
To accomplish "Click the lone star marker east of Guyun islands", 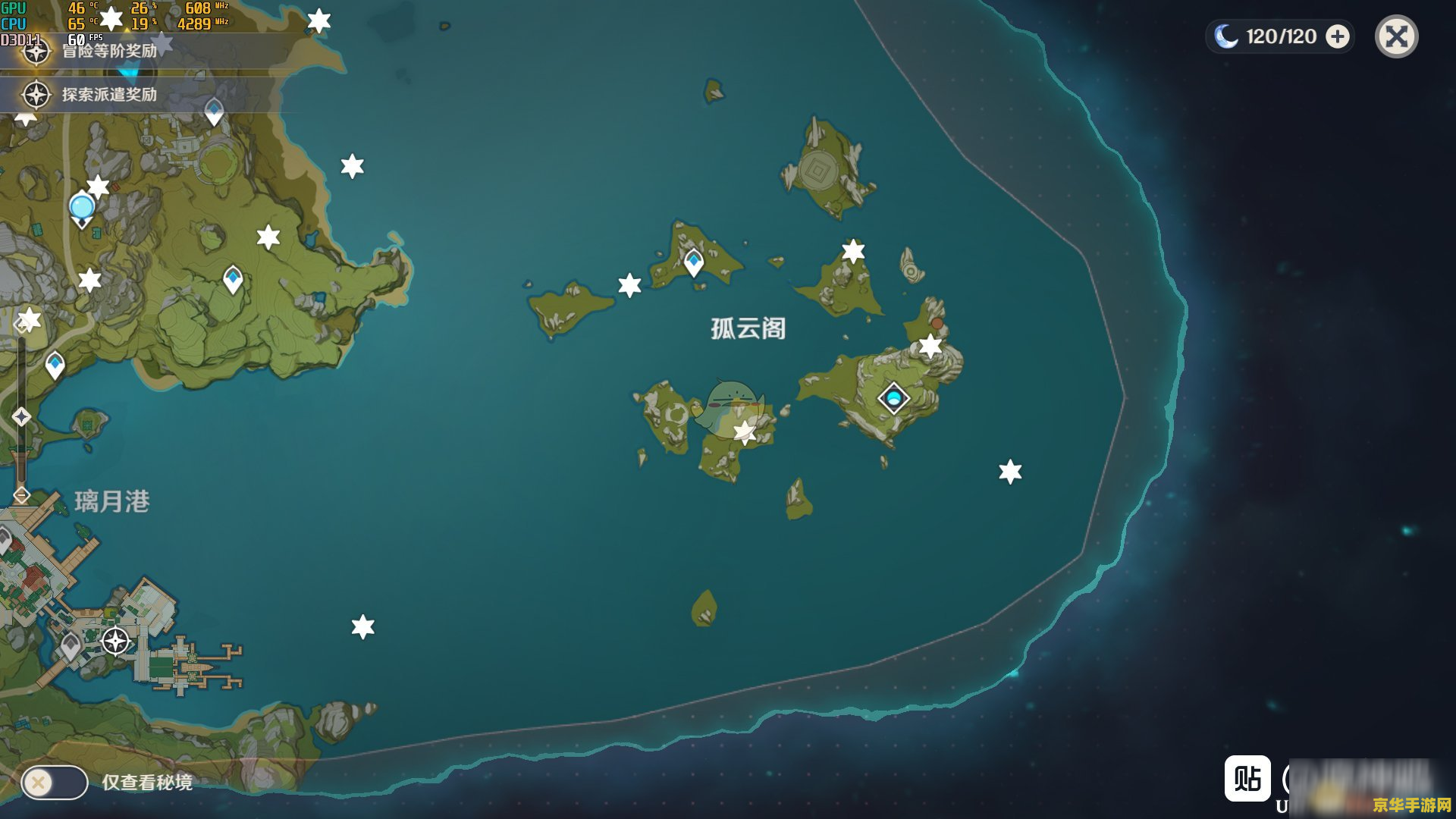I will pos(1009,472).
